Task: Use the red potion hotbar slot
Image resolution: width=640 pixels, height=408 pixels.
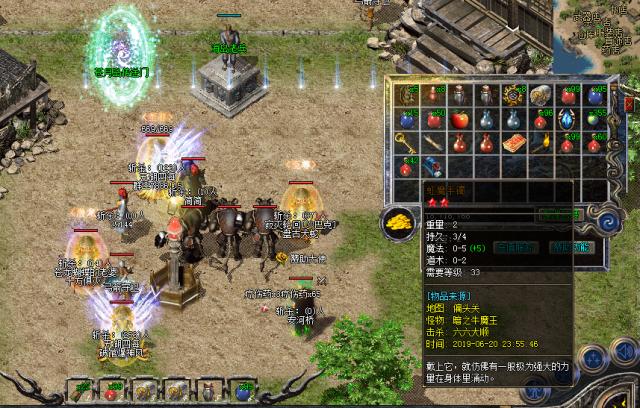Action: click(x=111, y=390)
